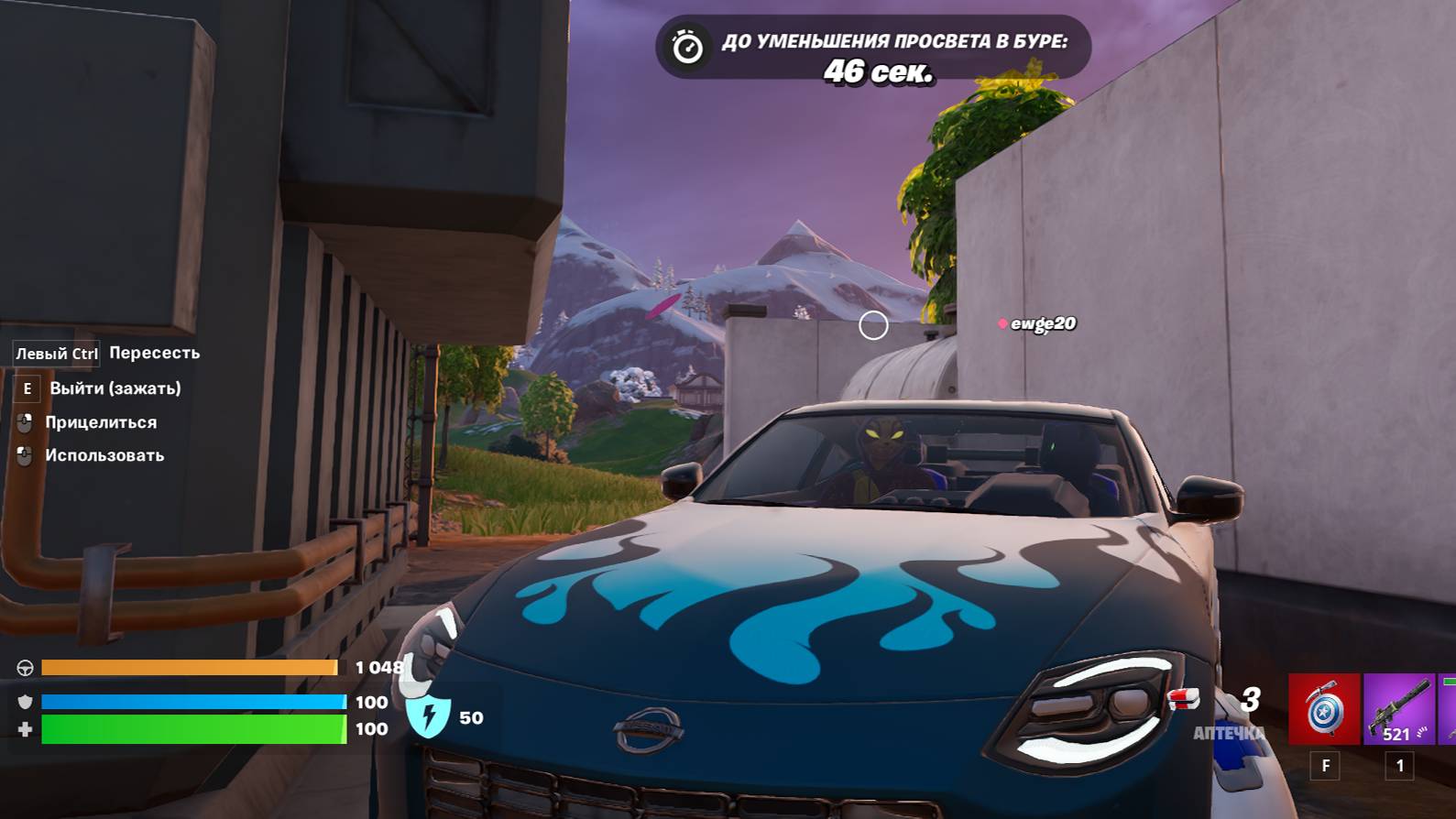Click the medkit item icon
This screenshot has height=819, width=1456.
tap(1185, 701)
